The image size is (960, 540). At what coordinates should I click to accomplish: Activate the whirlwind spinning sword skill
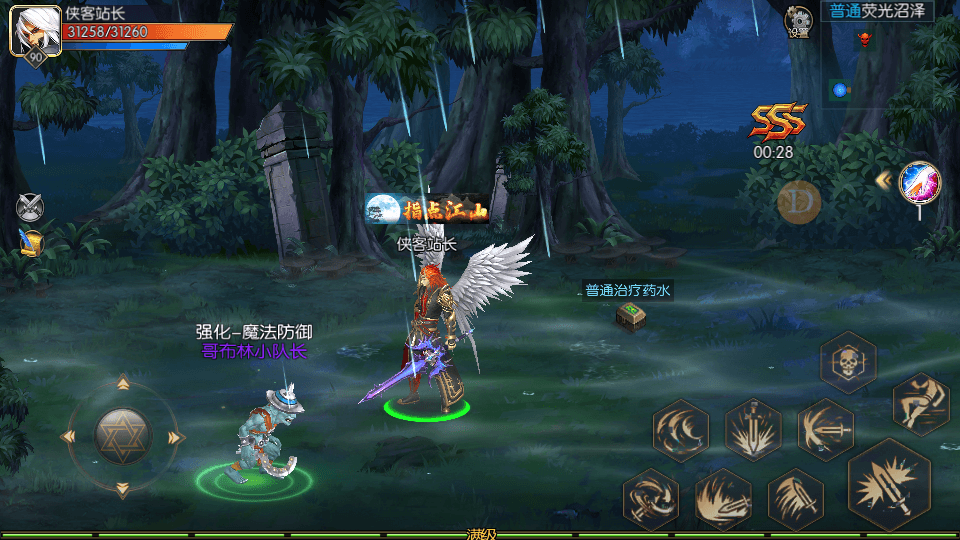pyautogui.click(x=650, y=498)
